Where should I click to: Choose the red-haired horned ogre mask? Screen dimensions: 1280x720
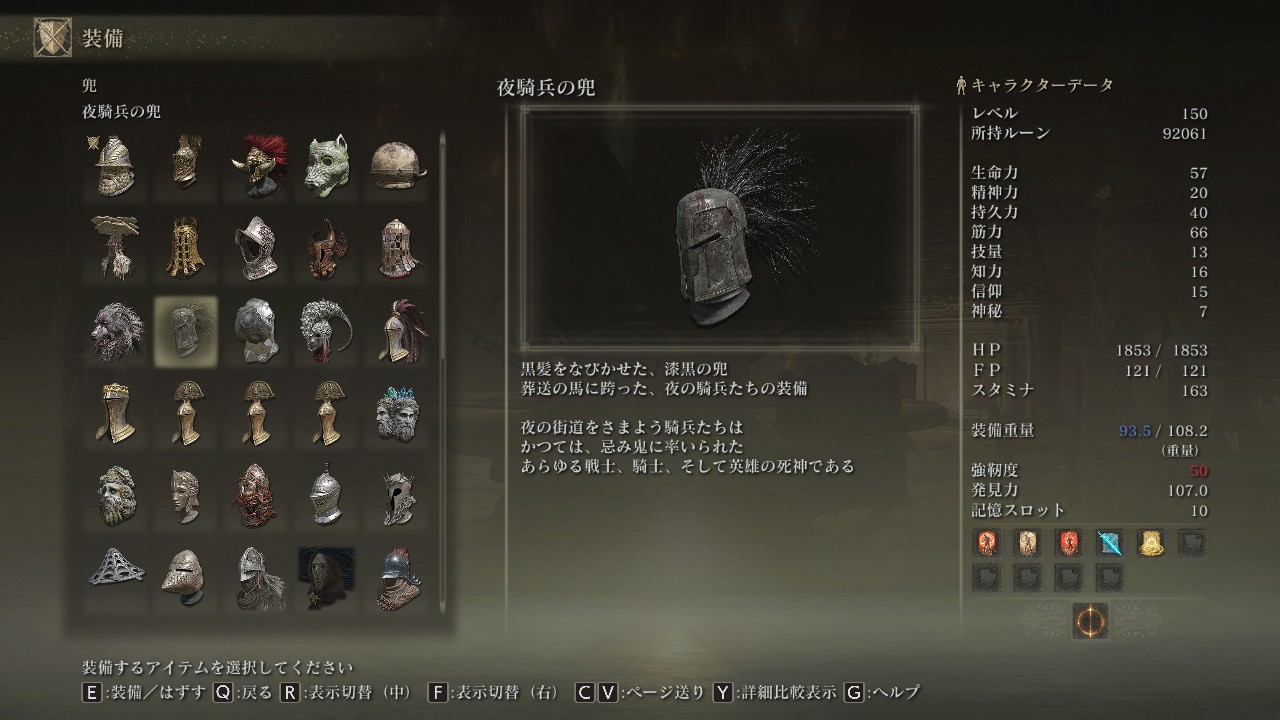click(x=255, y=166)
